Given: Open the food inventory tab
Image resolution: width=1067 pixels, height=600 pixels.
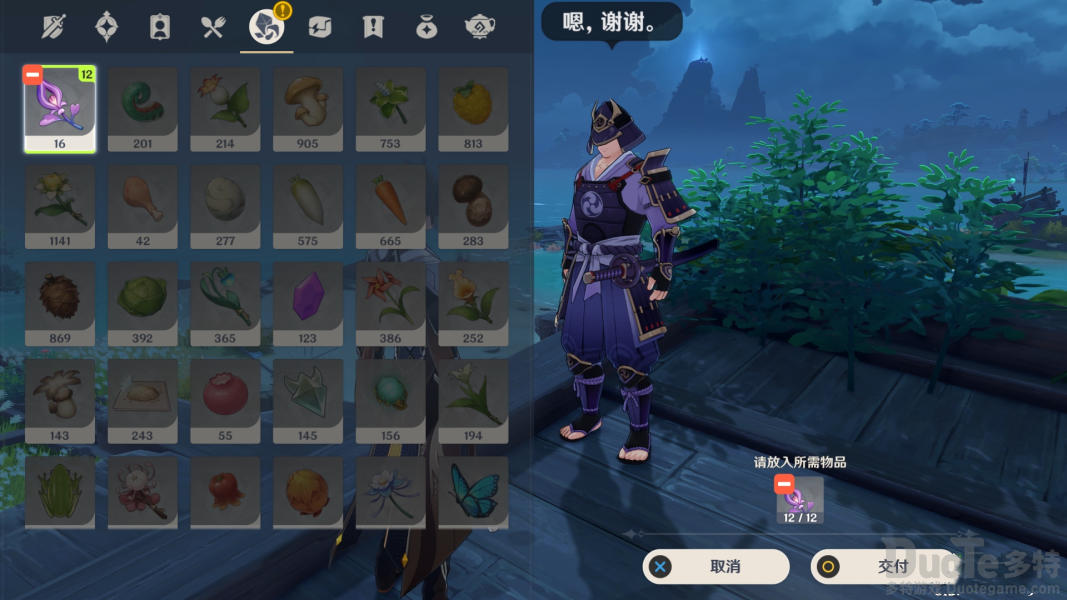Looking at the screenshot, I should 213,27.
